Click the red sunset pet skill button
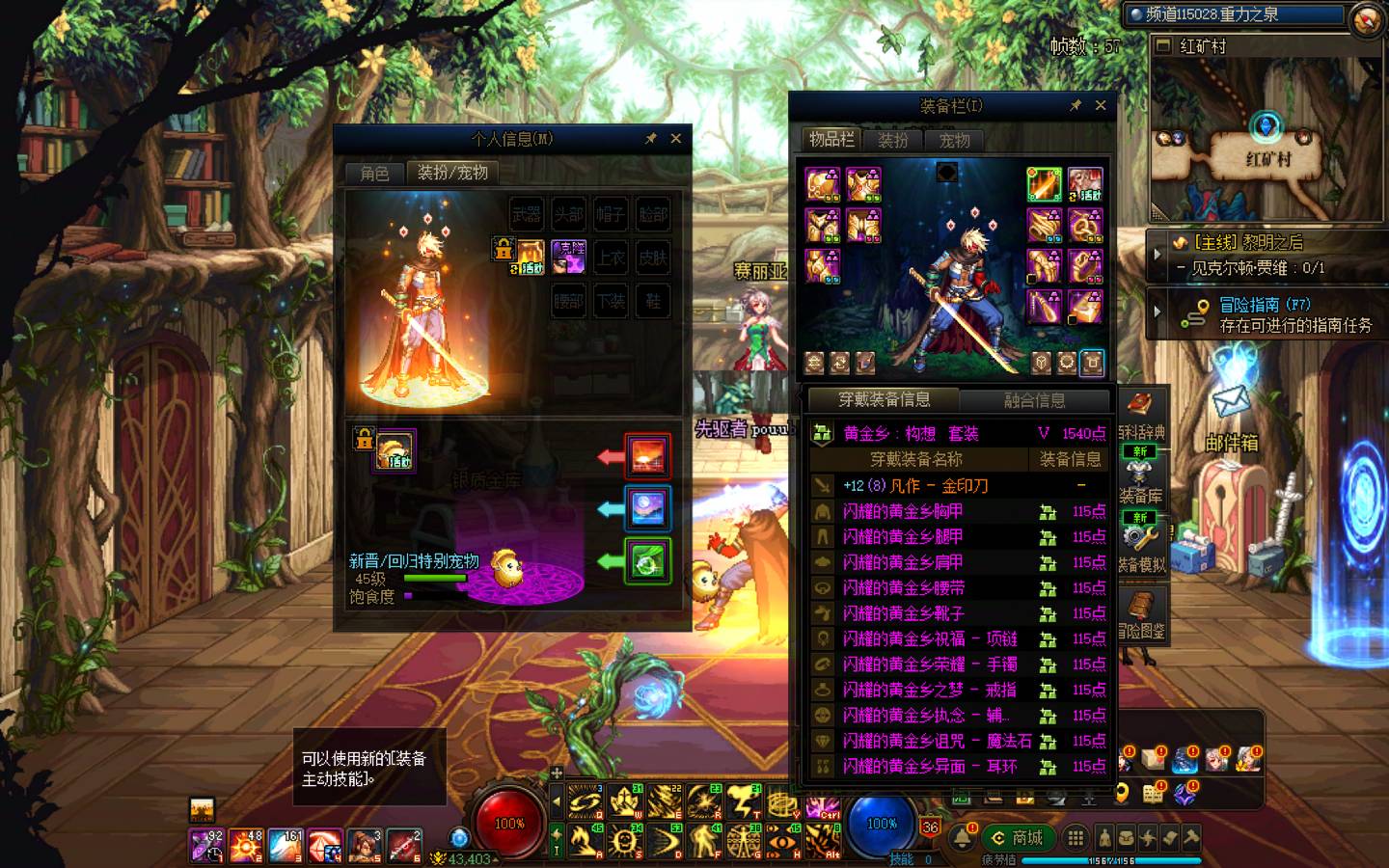This screenshot has height=868, width=1389. (647, 456)
